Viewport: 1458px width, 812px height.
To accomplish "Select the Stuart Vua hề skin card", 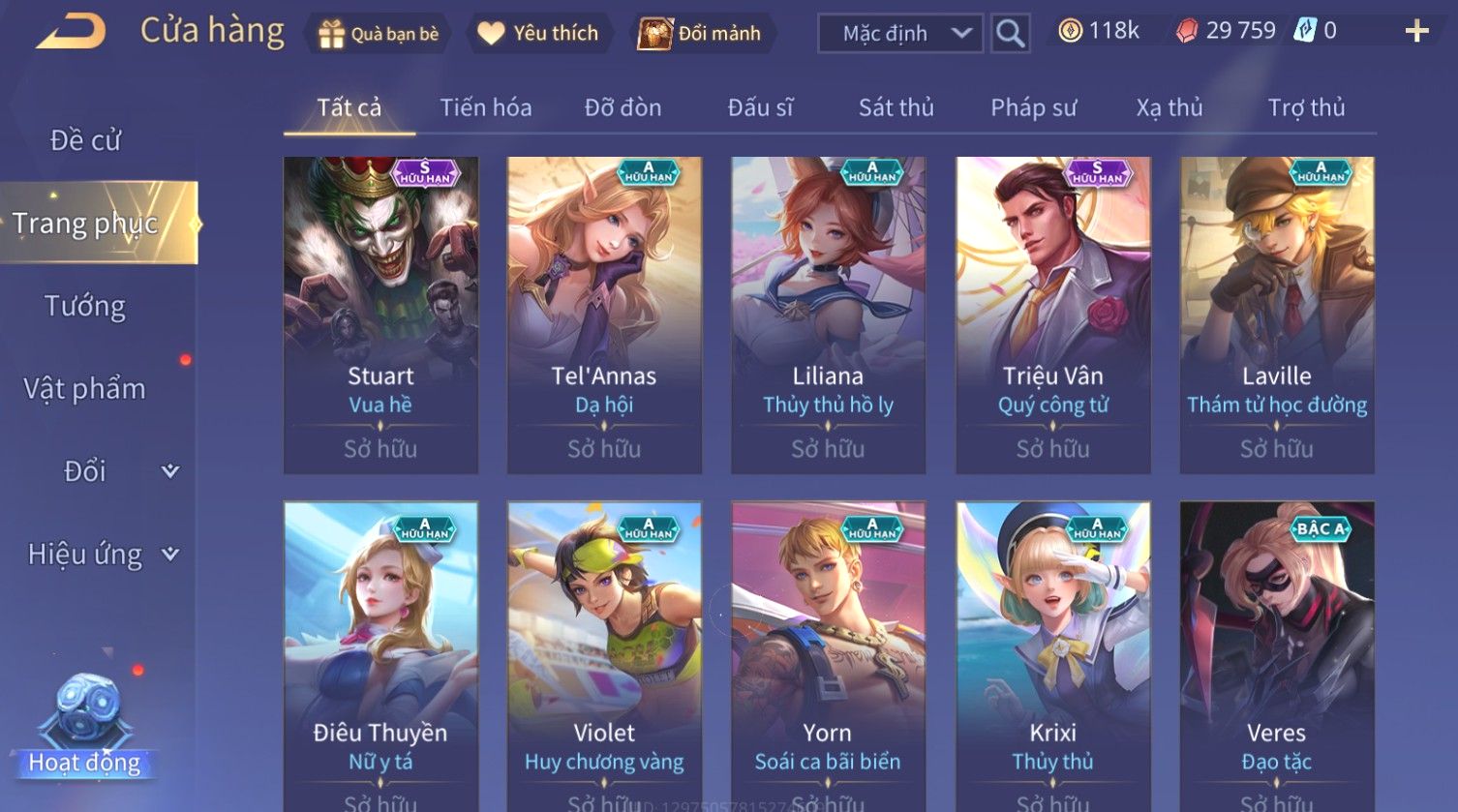I will [x=380, y=315].
